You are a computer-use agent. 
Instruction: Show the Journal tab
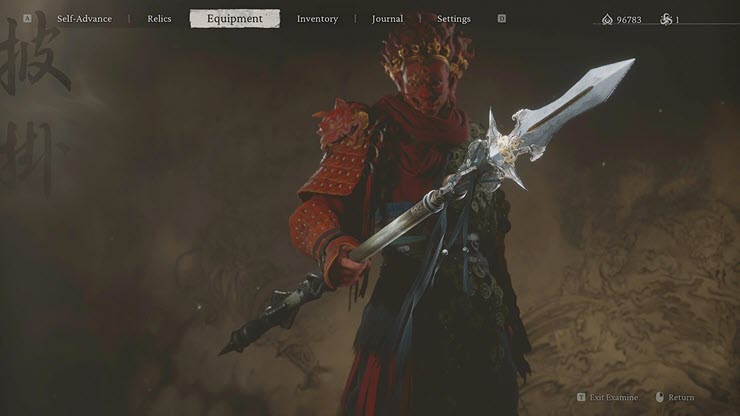tap(387, 19)
